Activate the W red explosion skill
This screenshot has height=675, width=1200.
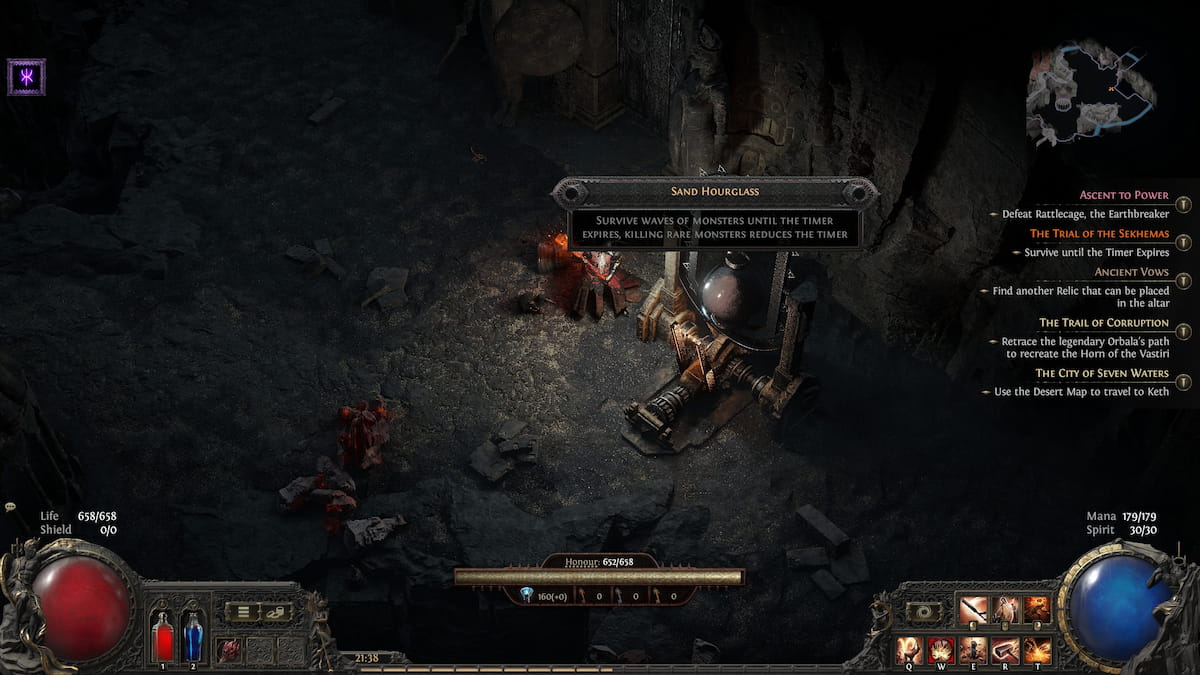pyautogui.click(x=941, y=650)
